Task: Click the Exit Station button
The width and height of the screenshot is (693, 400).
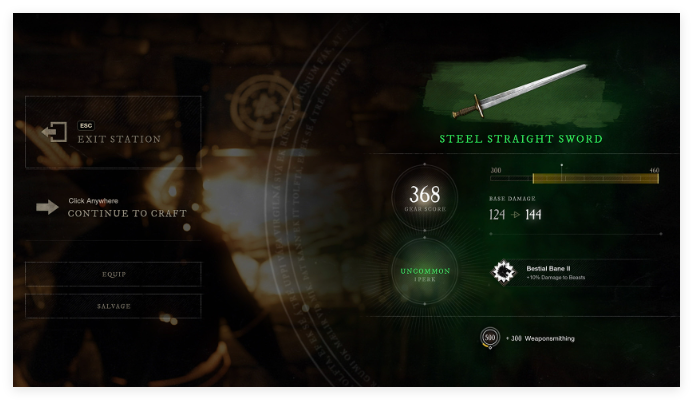Action: (x=113, y=132)
